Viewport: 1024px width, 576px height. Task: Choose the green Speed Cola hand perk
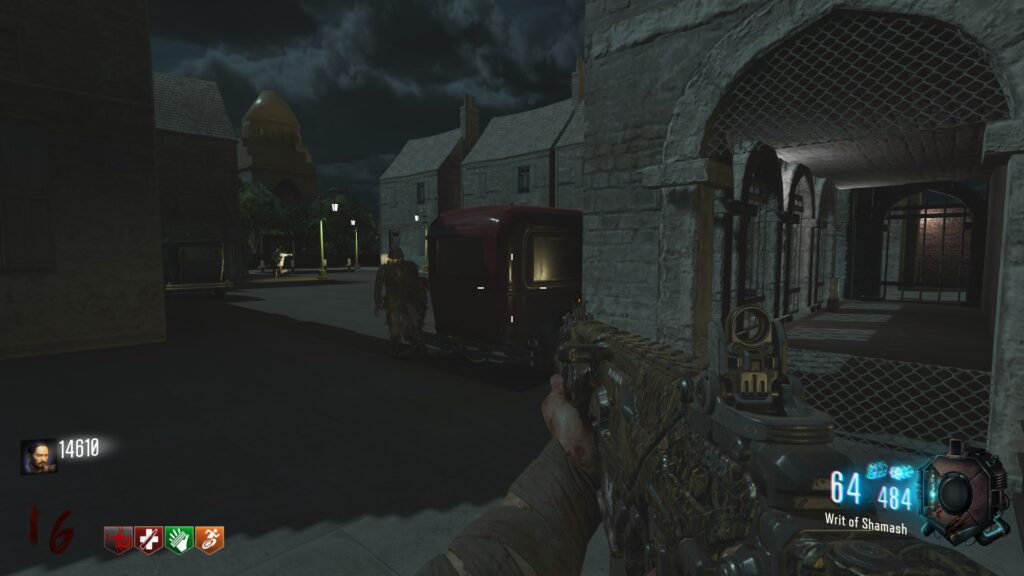(x=179, y=540)
